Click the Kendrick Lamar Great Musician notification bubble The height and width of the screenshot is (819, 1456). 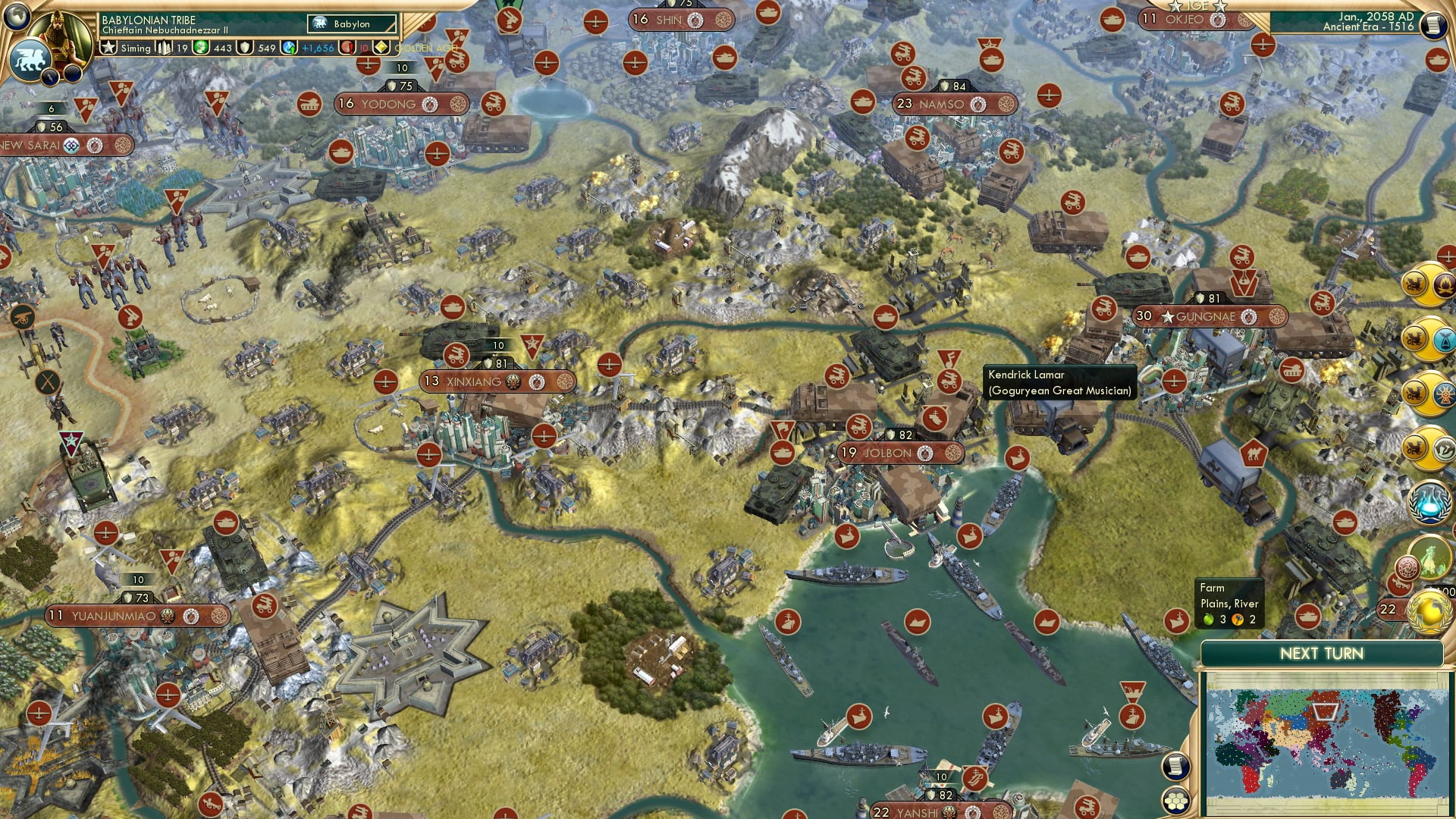tap(1059, 382)
